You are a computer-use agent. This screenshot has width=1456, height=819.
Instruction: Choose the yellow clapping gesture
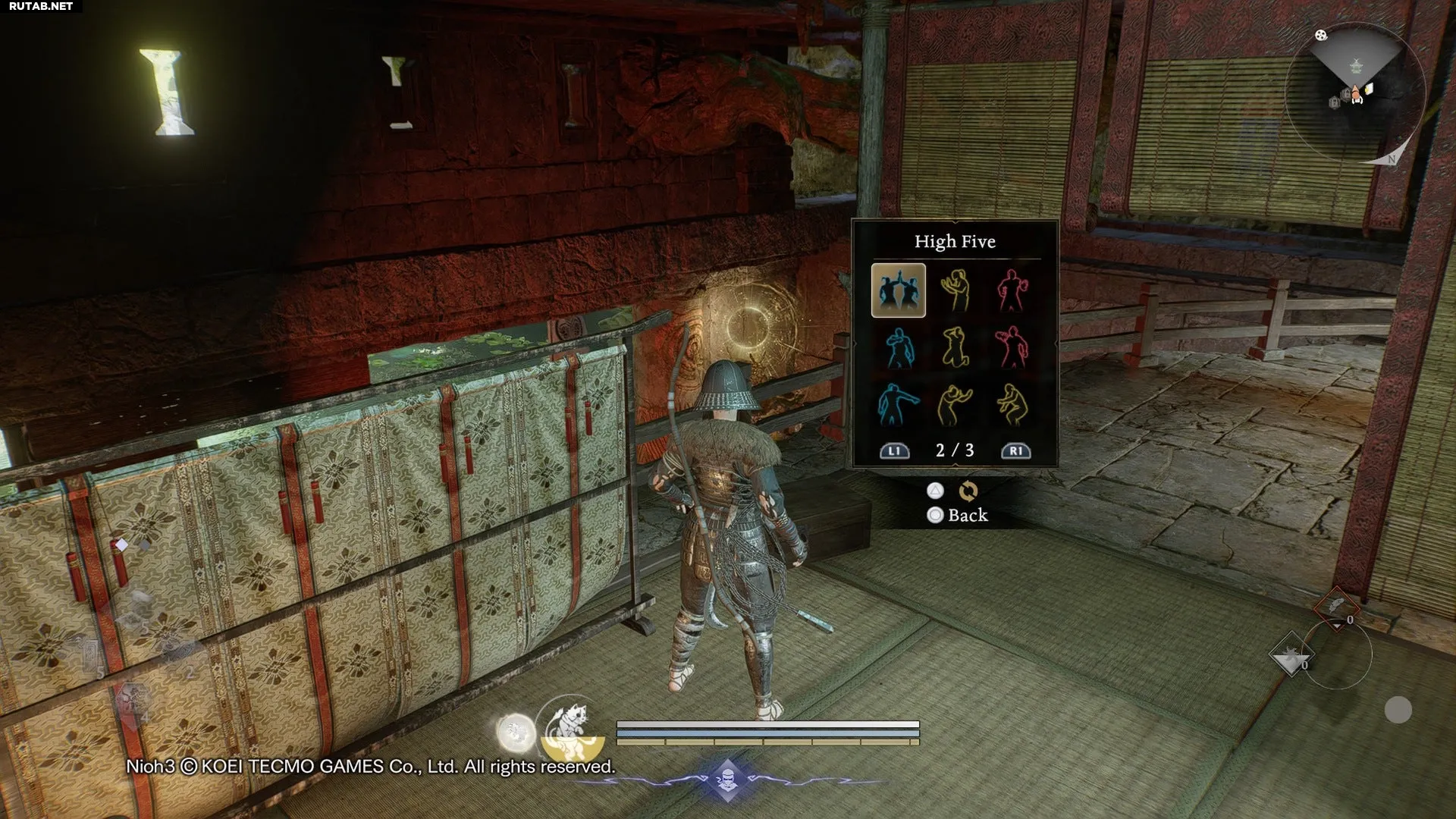[955, 290]
